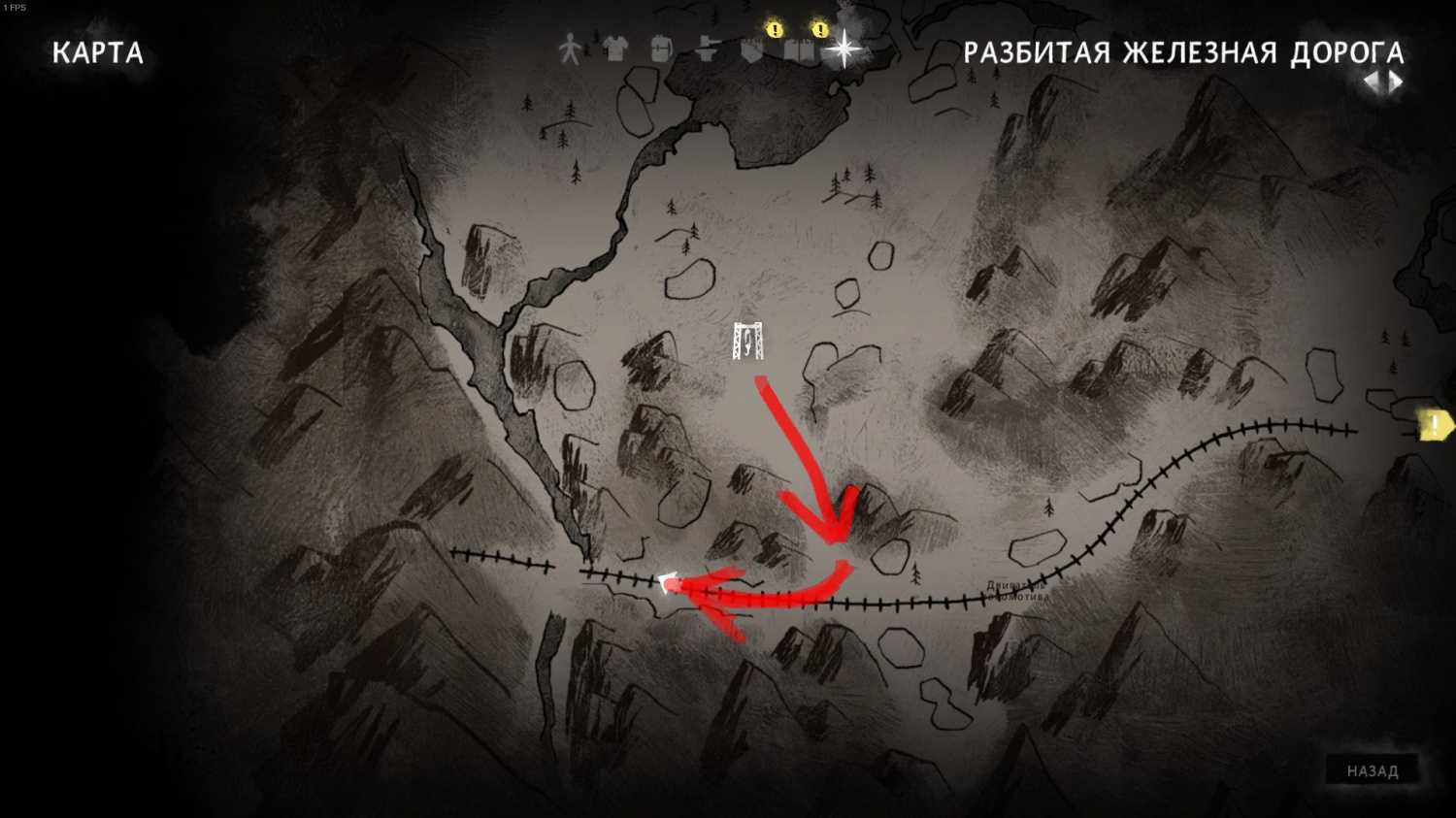The image size is (1456, 818).
Task: Show the previous region map with the left arrow
Action: (x=1372, y=82)
